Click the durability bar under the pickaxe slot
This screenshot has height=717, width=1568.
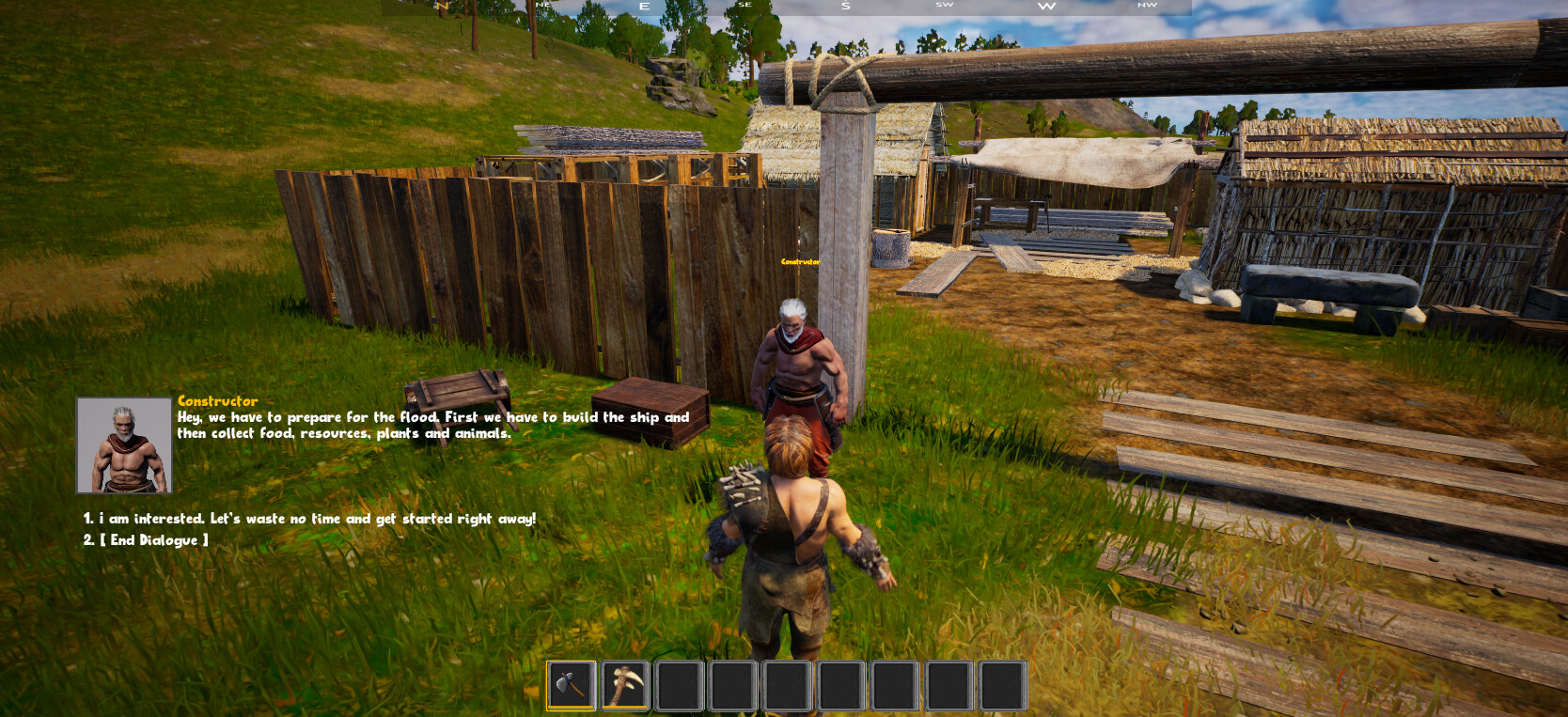click(625, 706)
